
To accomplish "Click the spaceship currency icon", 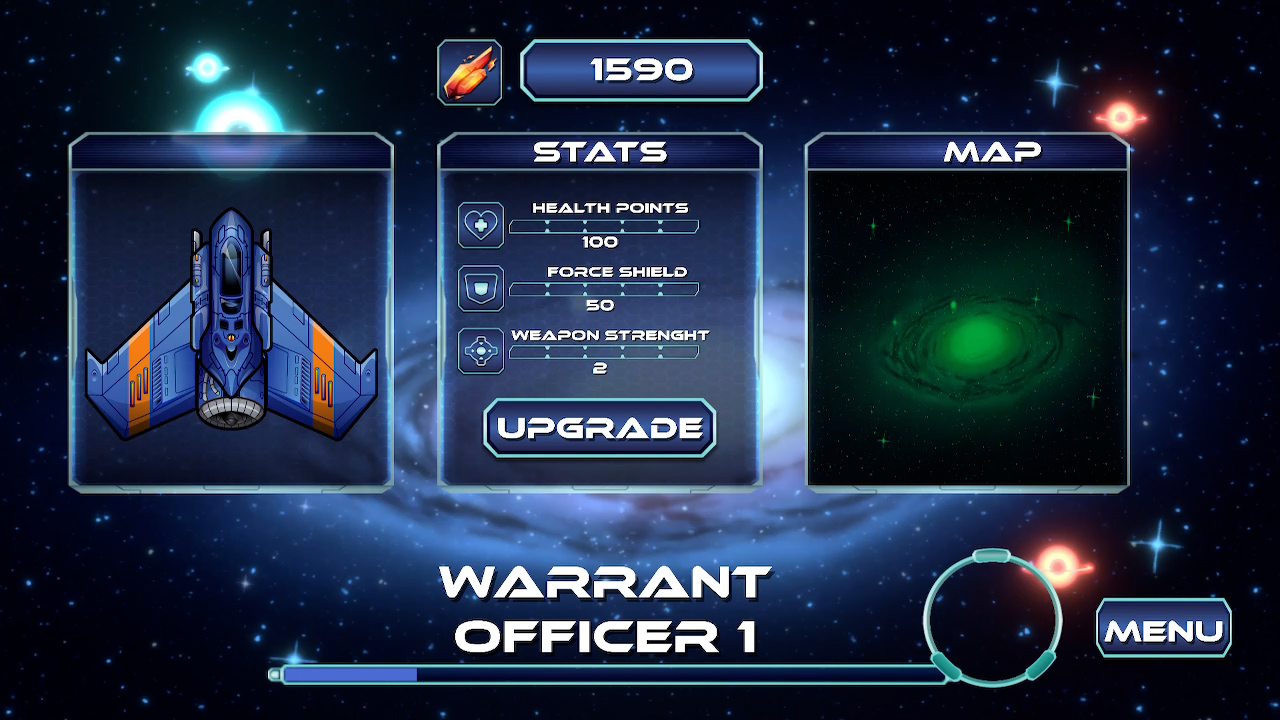I will click(x=469, y=70).
